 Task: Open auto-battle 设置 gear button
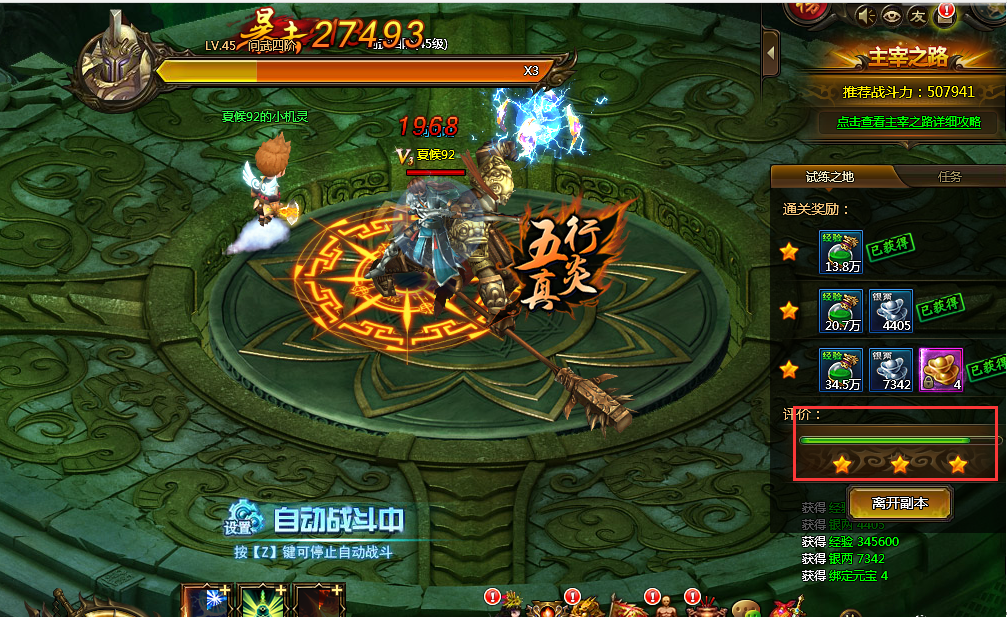pyautogui.click(x=239, y=520)
